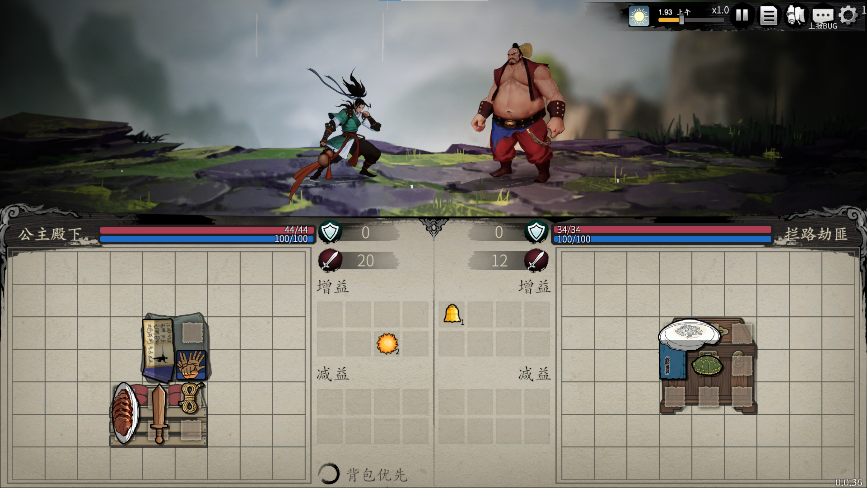This screenshot has height=488, width=867.
Task: Select the sliced meat plate item
Action: pyautogui.click(x=125, y=410)
